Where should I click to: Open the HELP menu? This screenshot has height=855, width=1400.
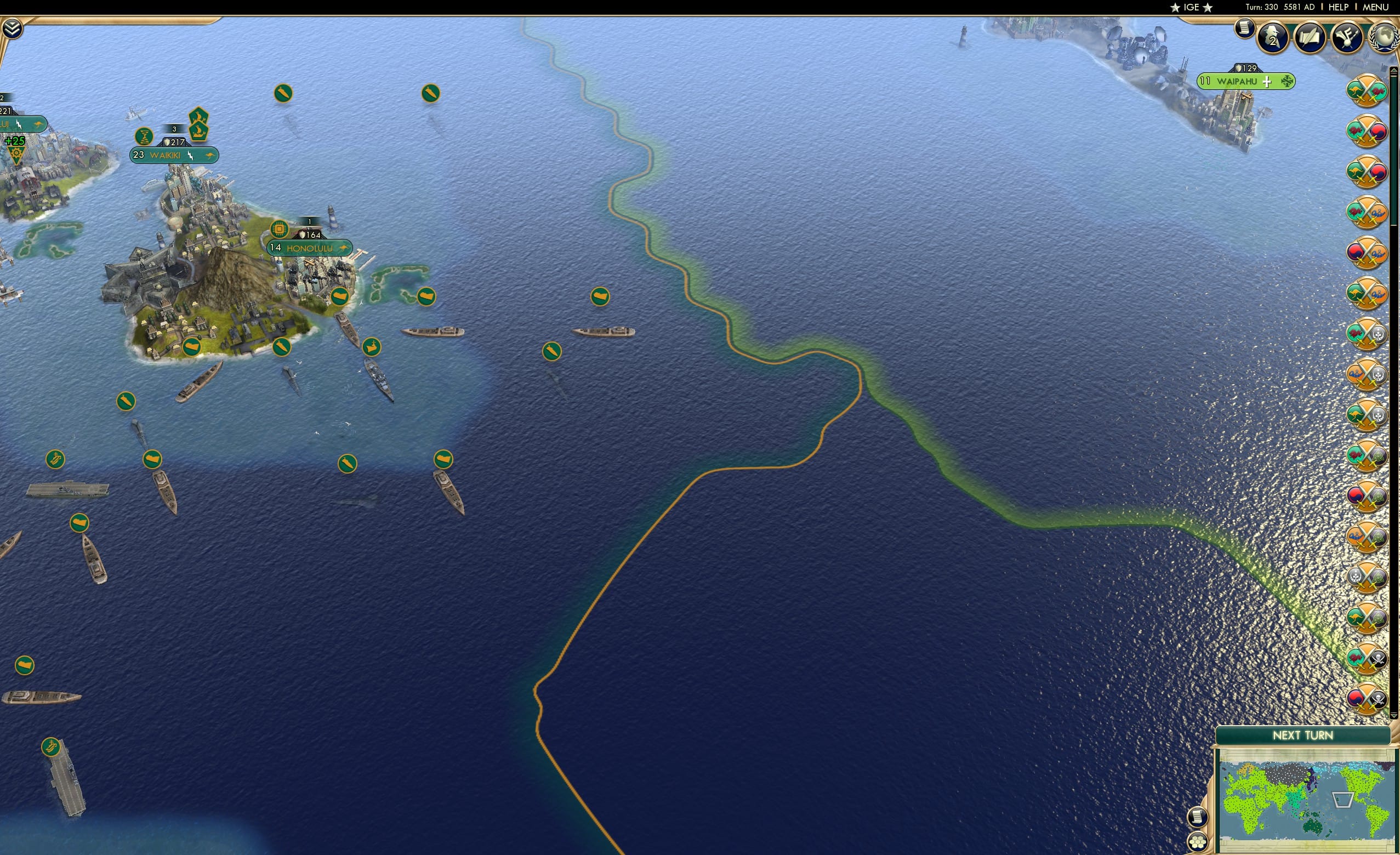click(1339, 7)
